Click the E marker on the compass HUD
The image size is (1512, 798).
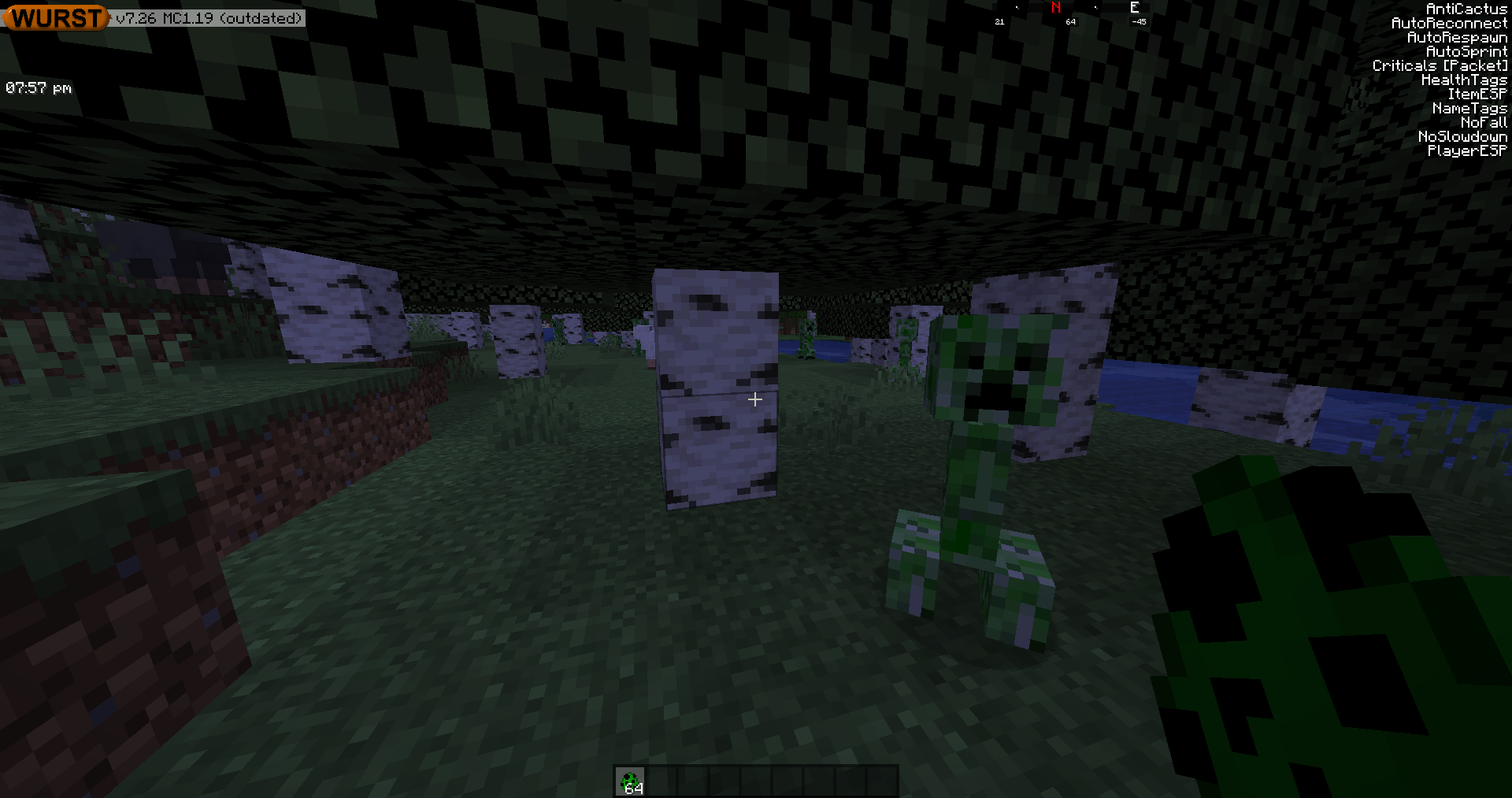tap(1134, 8)
